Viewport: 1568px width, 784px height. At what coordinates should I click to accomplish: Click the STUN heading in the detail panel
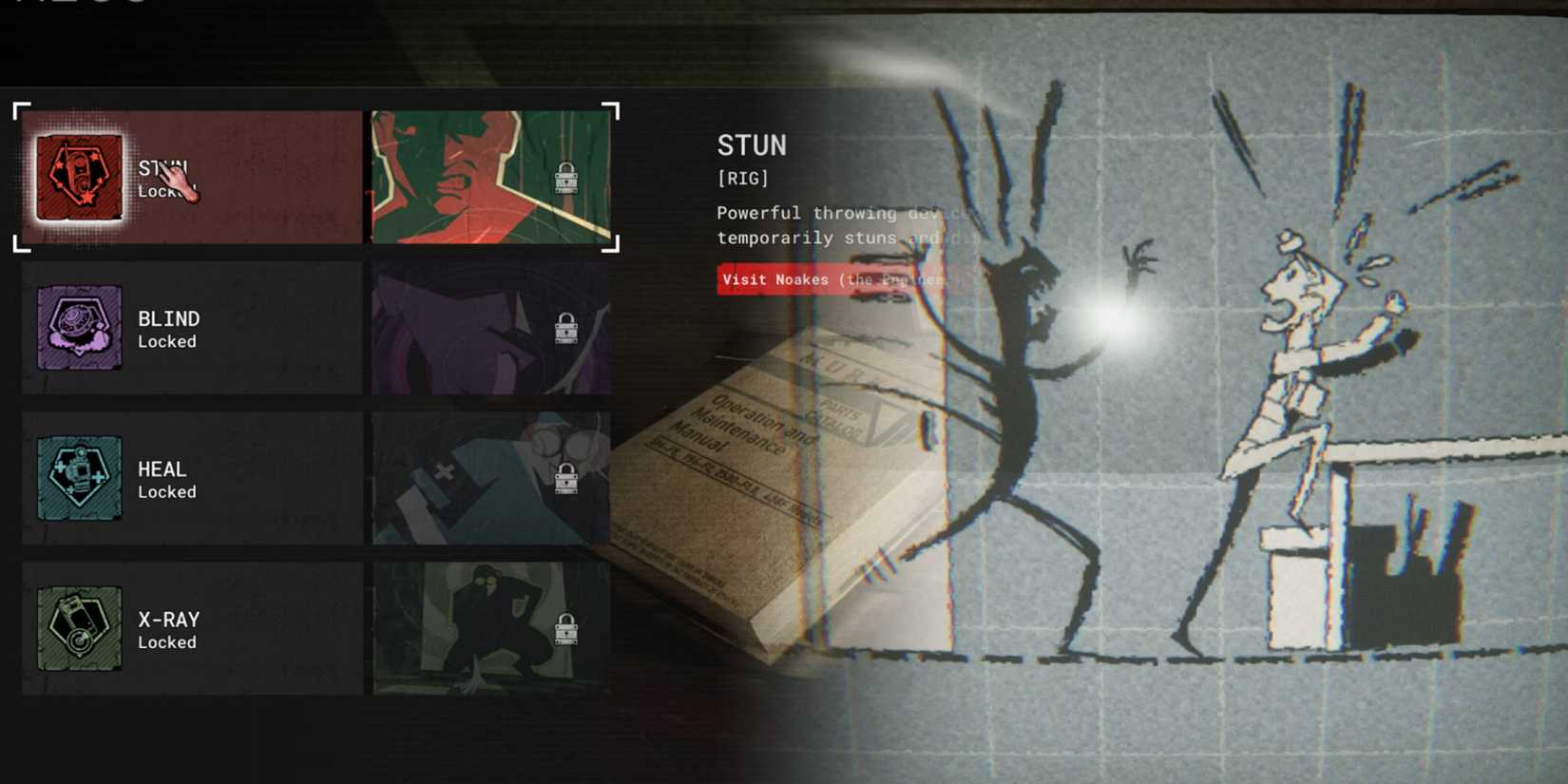(751, 144)
